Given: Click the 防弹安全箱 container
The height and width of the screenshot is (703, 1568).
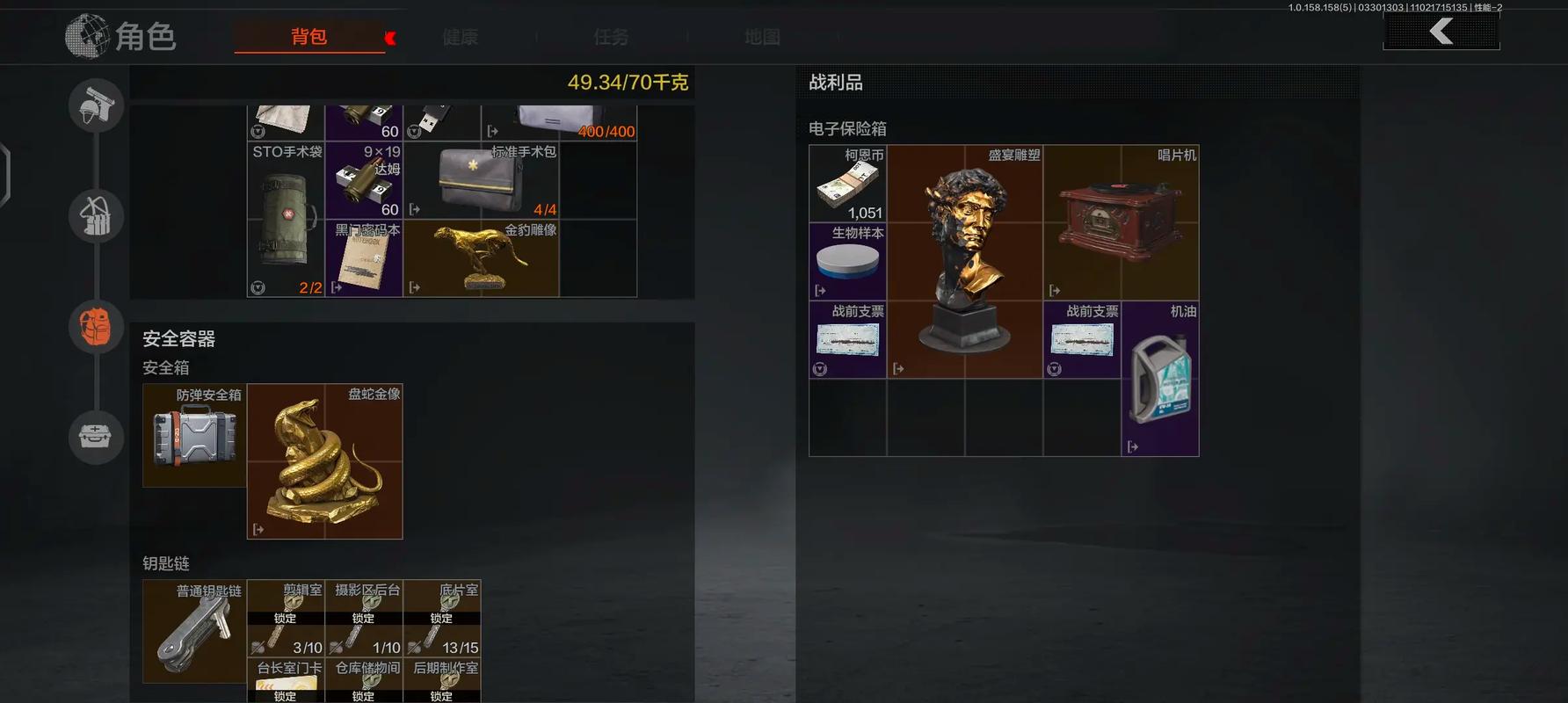Looking at the screenshot, I should coord(194,436).
